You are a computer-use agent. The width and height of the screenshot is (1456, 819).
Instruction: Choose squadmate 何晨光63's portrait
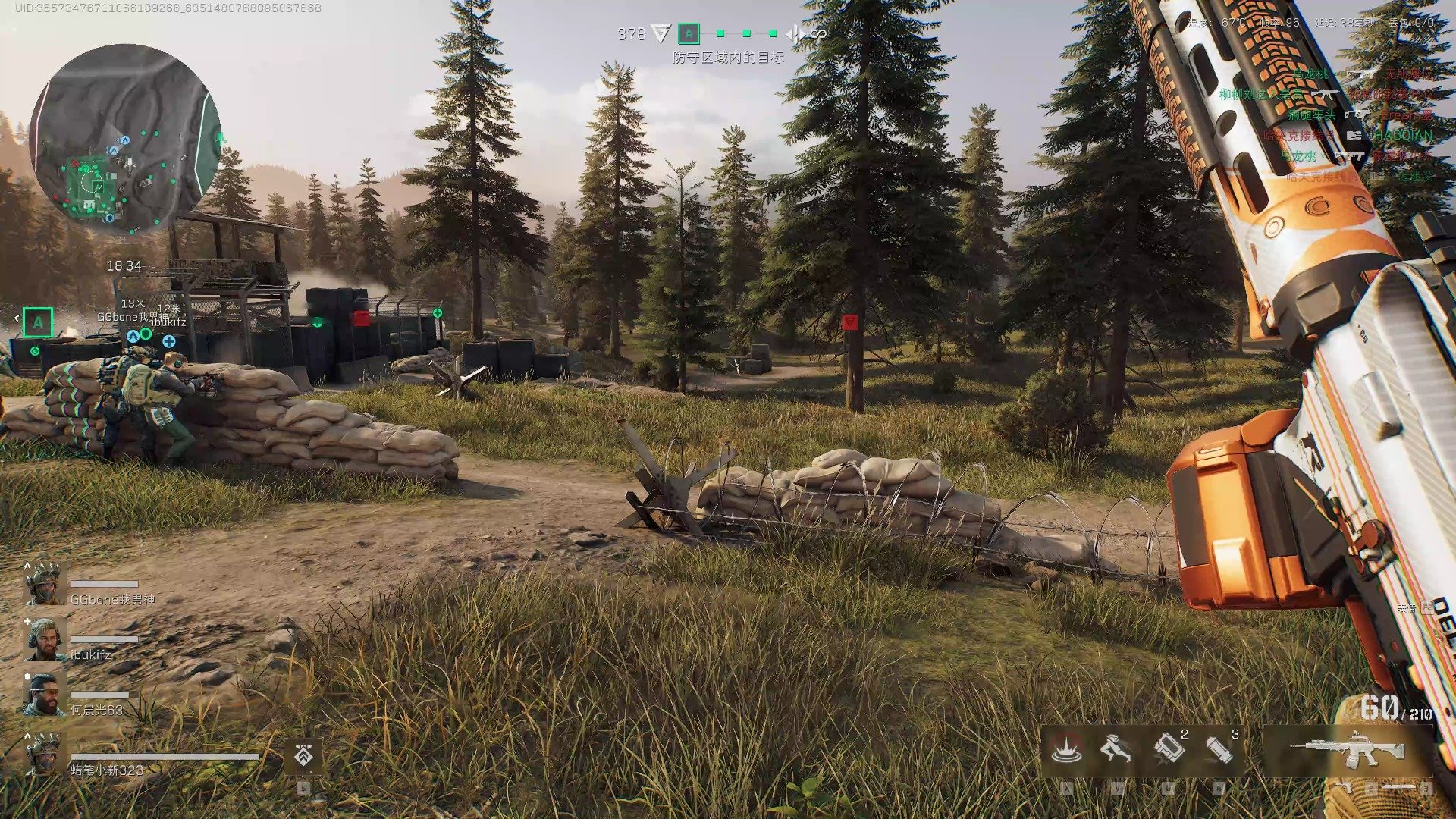[x=45, y=695]
